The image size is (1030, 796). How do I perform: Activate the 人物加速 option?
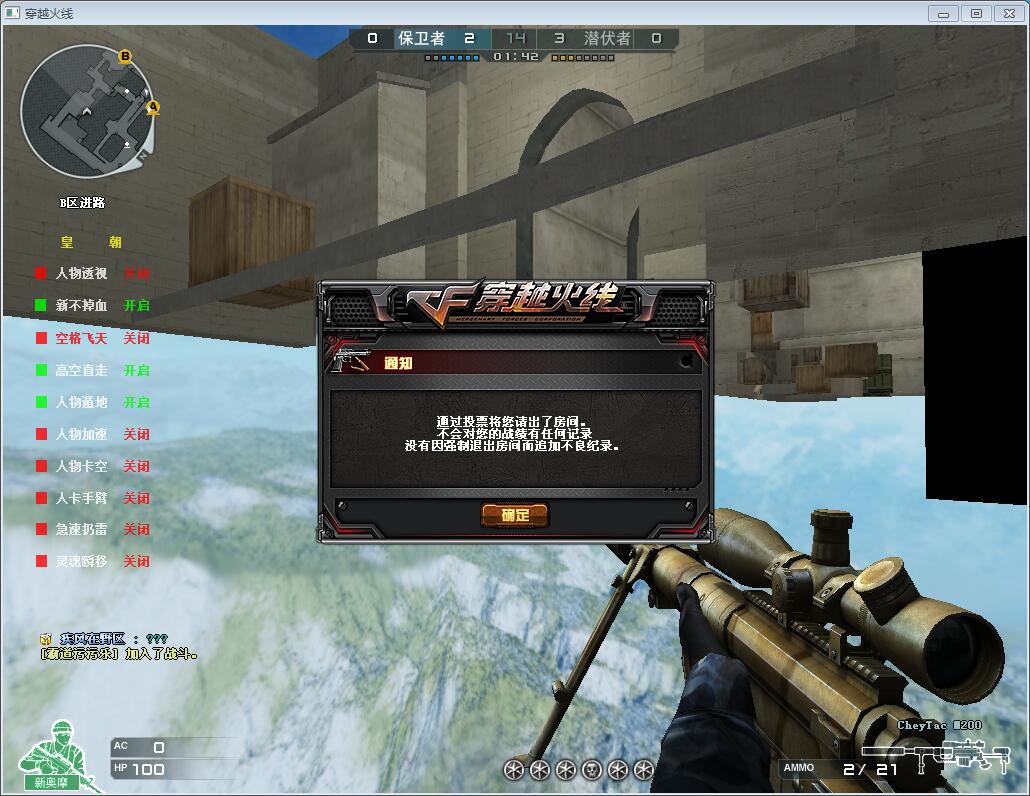(x=81, y=434)
